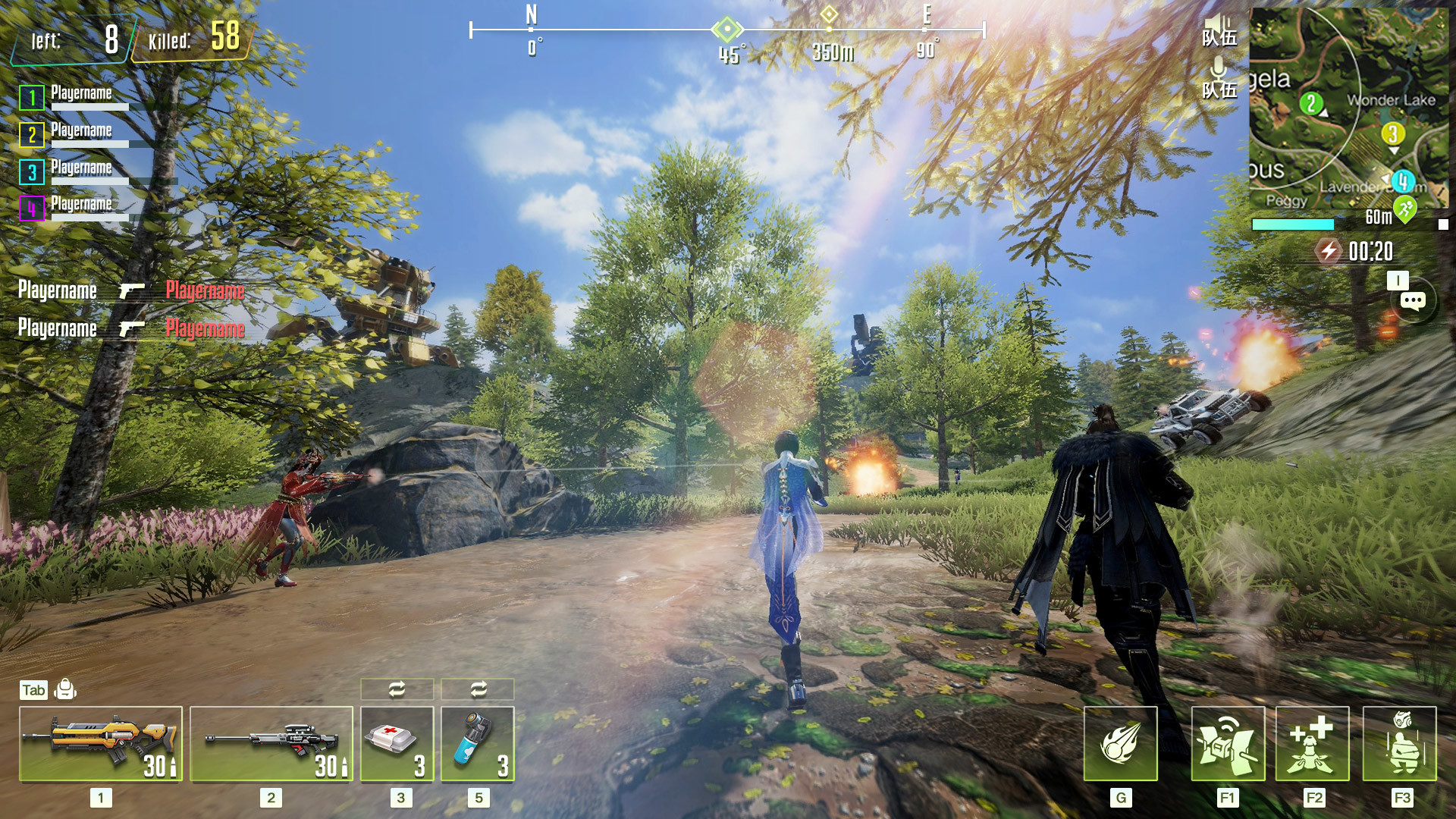Toggle the team microphone icon
The height and width of the screenshot is (819, 1456).
pyautogui.click(x=1219, y=80)
